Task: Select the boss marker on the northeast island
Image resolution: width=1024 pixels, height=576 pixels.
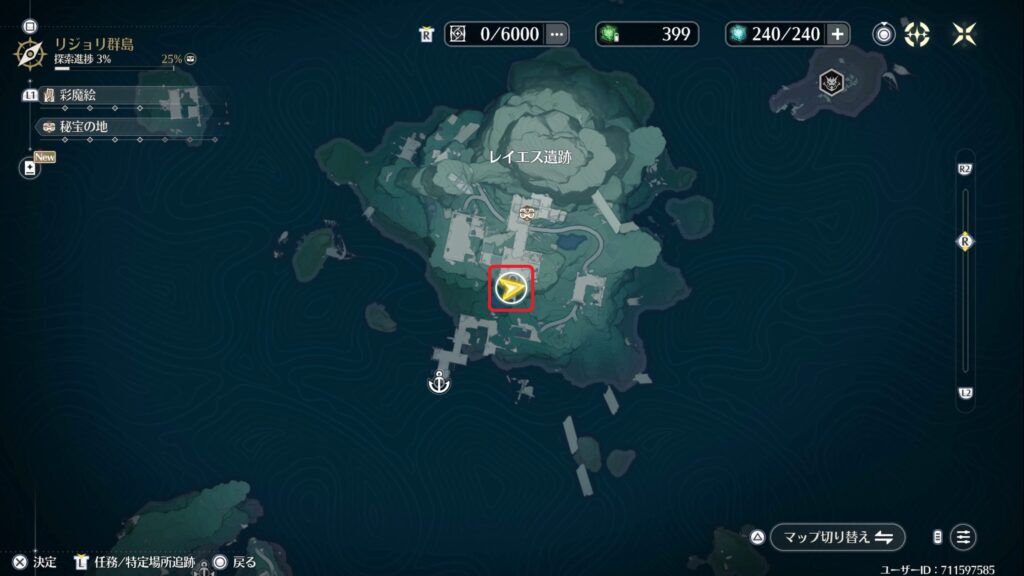Action: (829, 82)
